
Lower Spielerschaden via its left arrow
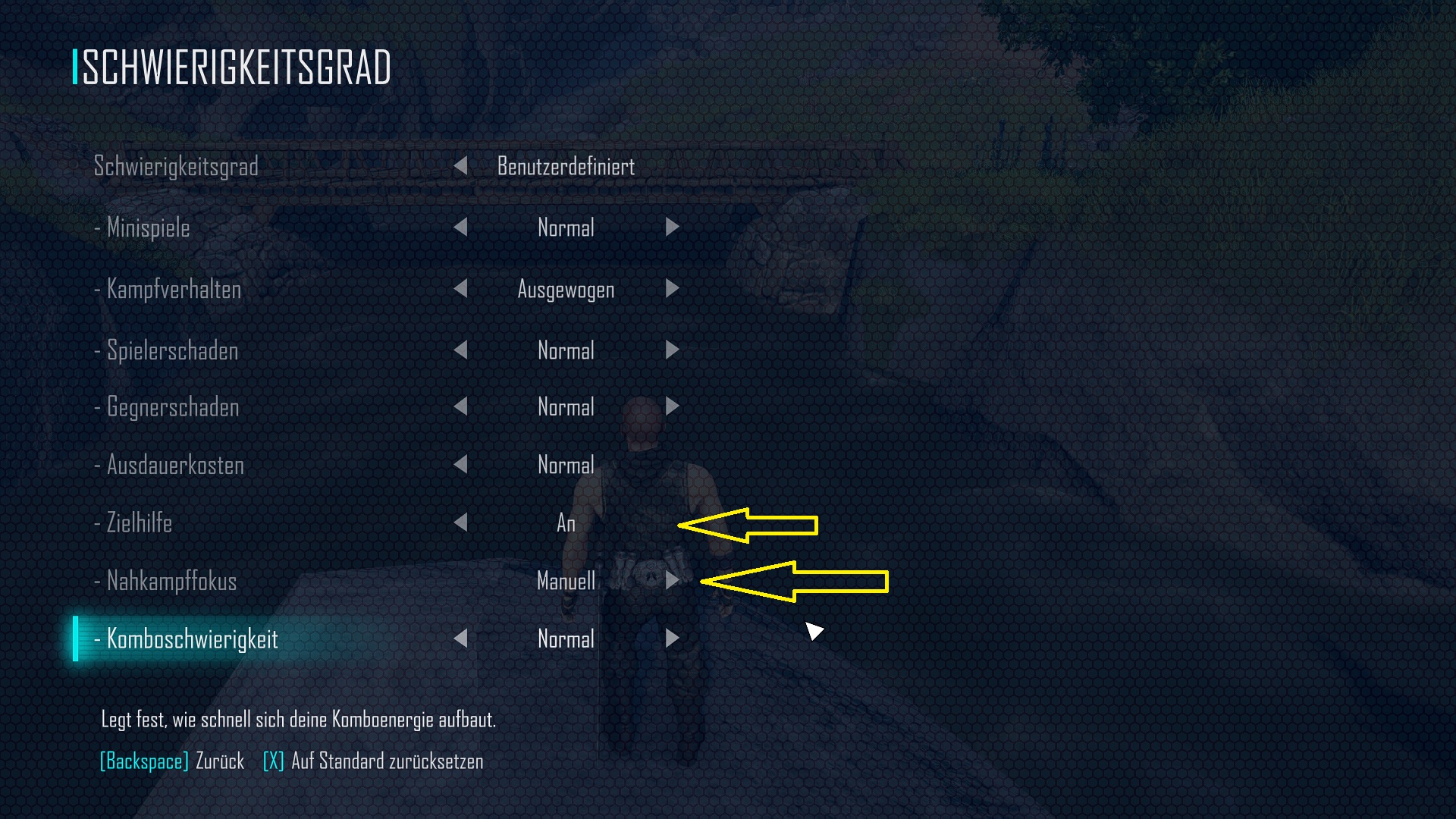point(463,350)
